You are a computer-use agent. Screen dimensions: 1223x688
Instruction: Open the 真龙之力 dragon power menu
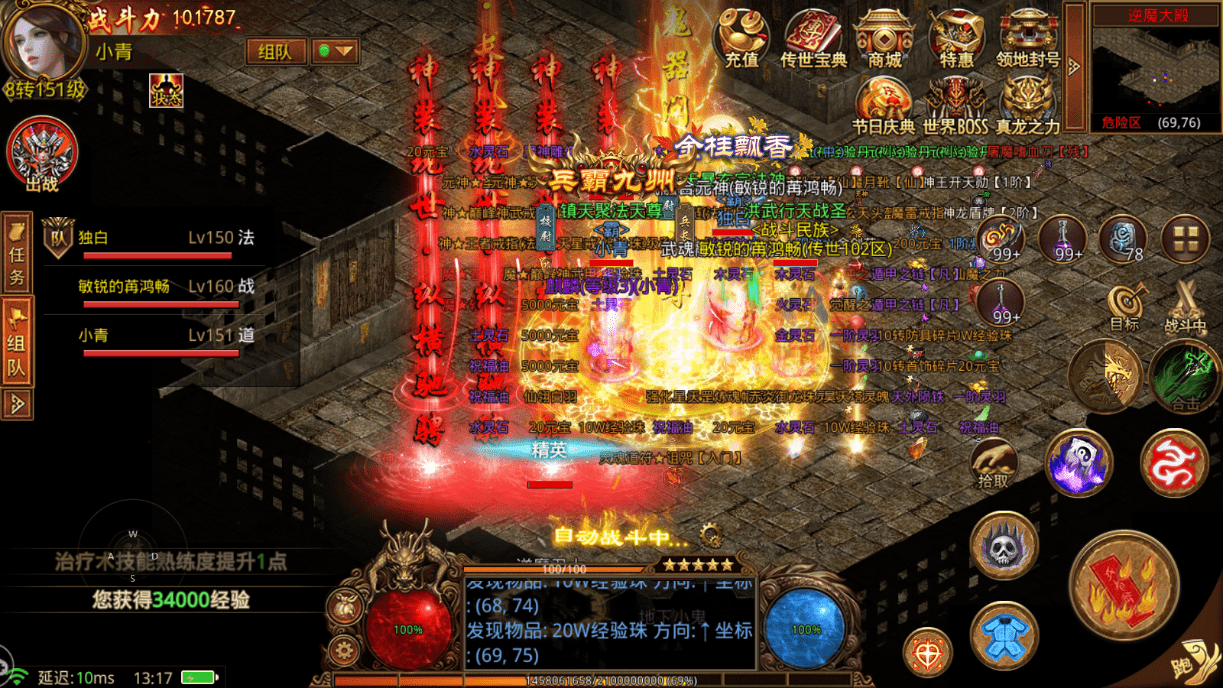[1027, 105]
